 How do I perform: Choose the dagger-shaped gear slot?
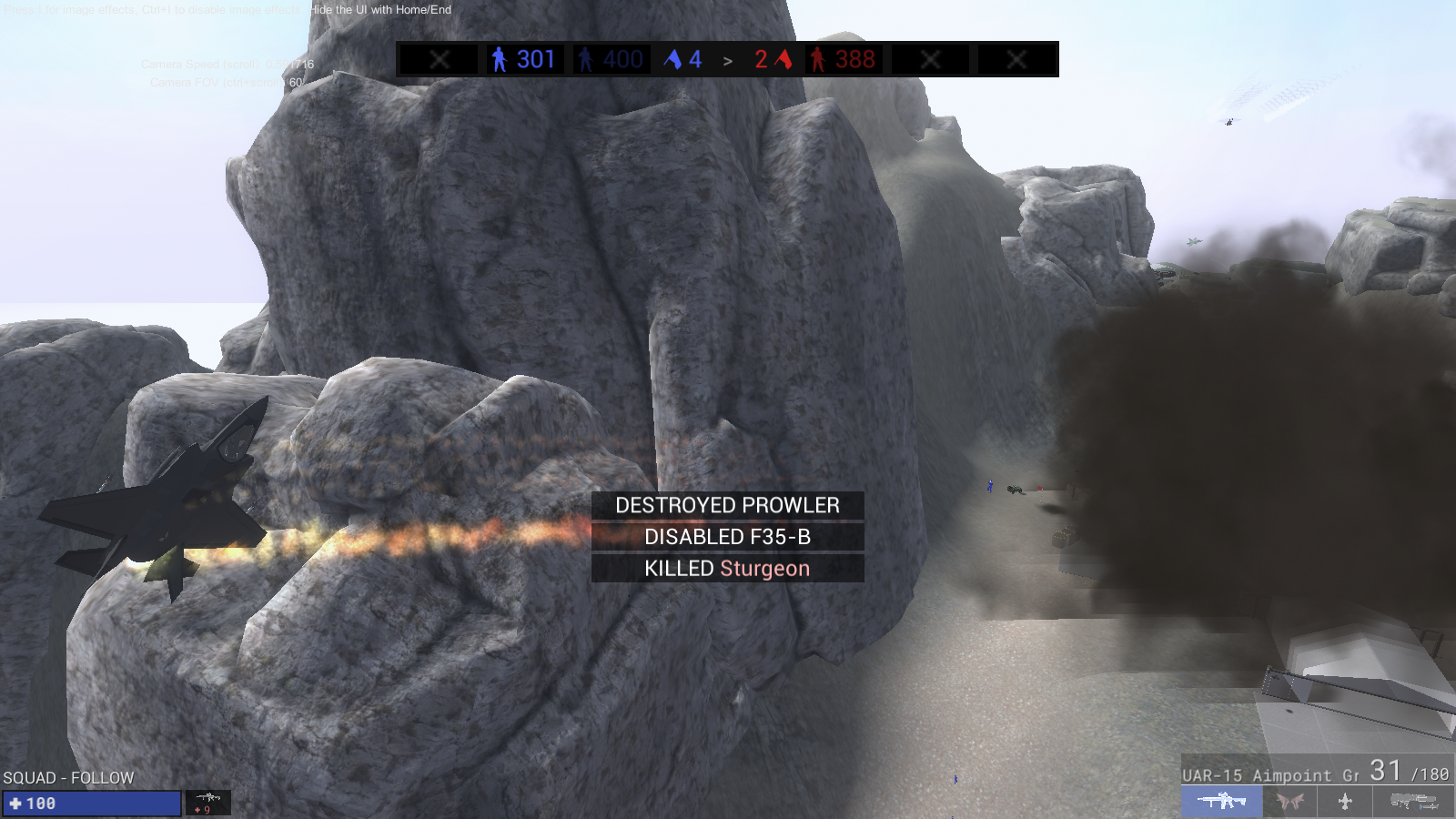coord(1345,801)
